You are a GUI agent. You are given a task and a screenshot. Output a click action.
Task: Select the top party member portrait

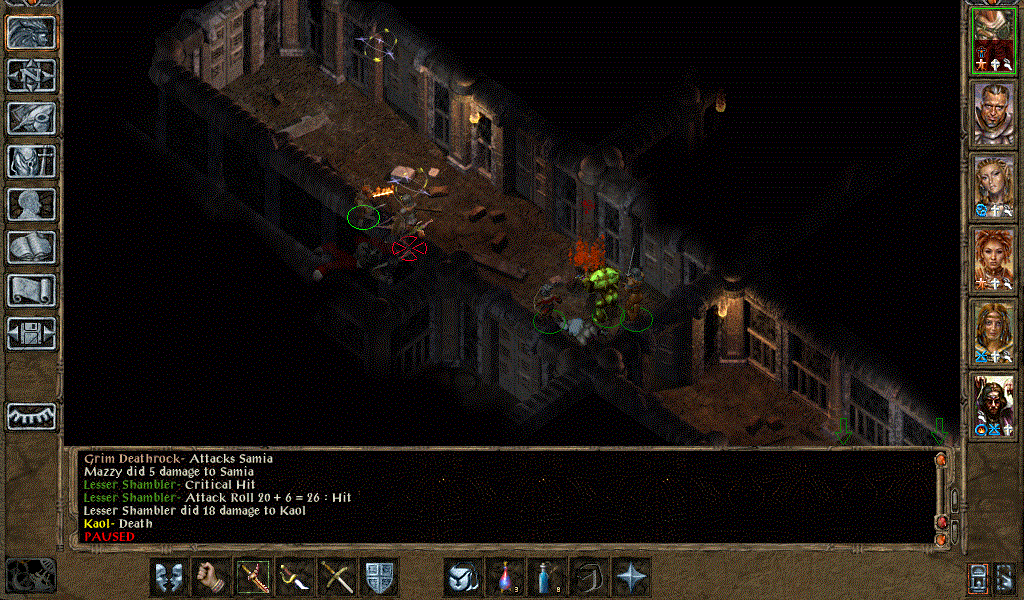click(994, 40)
